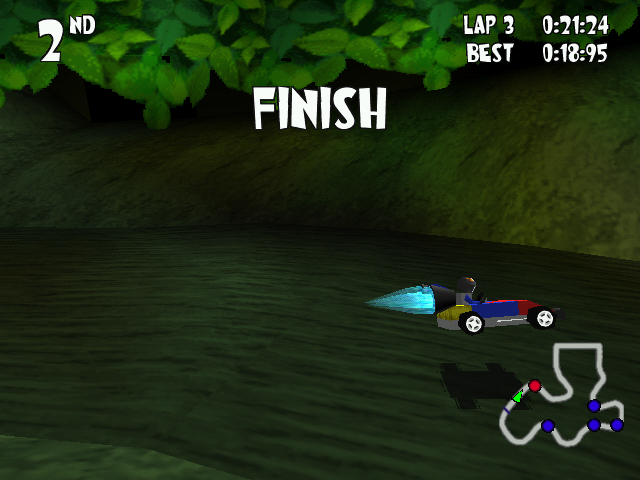Image resolution: width=640 pixels, height=480 pixels.
Task: Select the red racer dot on minimap
Action: coord(535,385)
